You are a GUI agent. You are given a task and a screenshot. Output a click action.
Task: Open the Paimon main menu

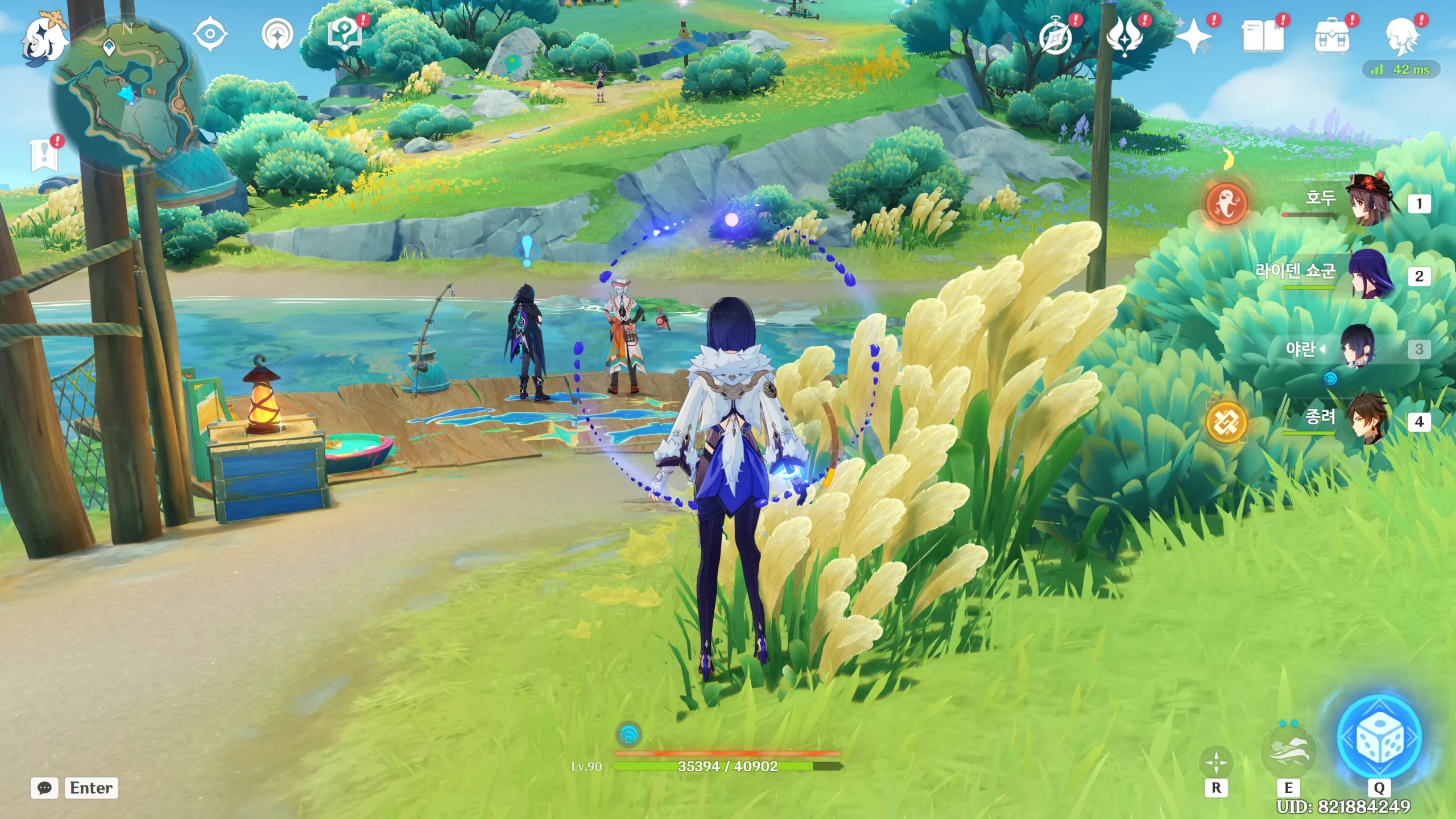click(x=44, y=38)
